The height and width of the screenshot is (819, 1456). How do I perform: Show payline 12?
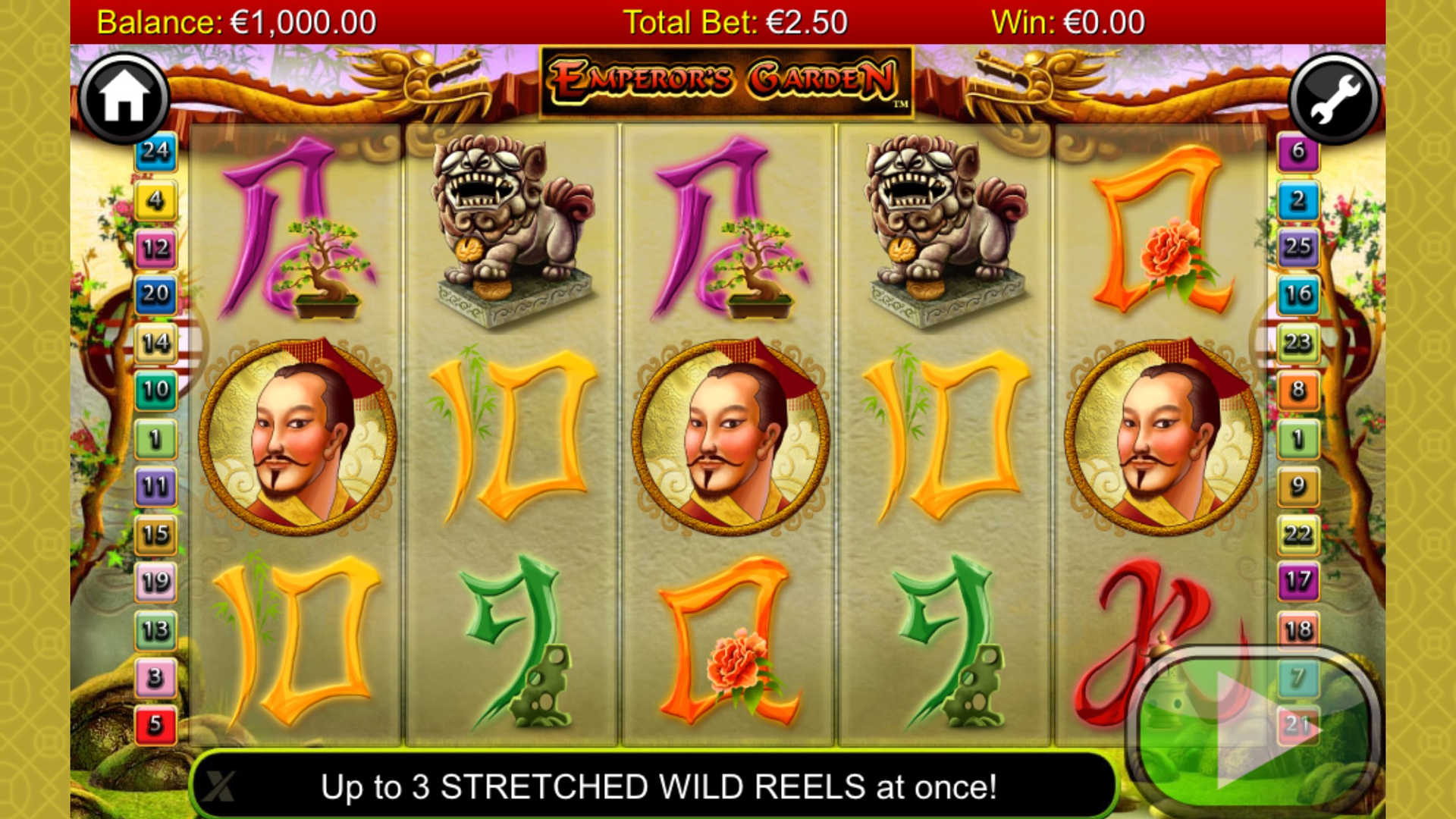pyautogui.click(x=155, y=248)
